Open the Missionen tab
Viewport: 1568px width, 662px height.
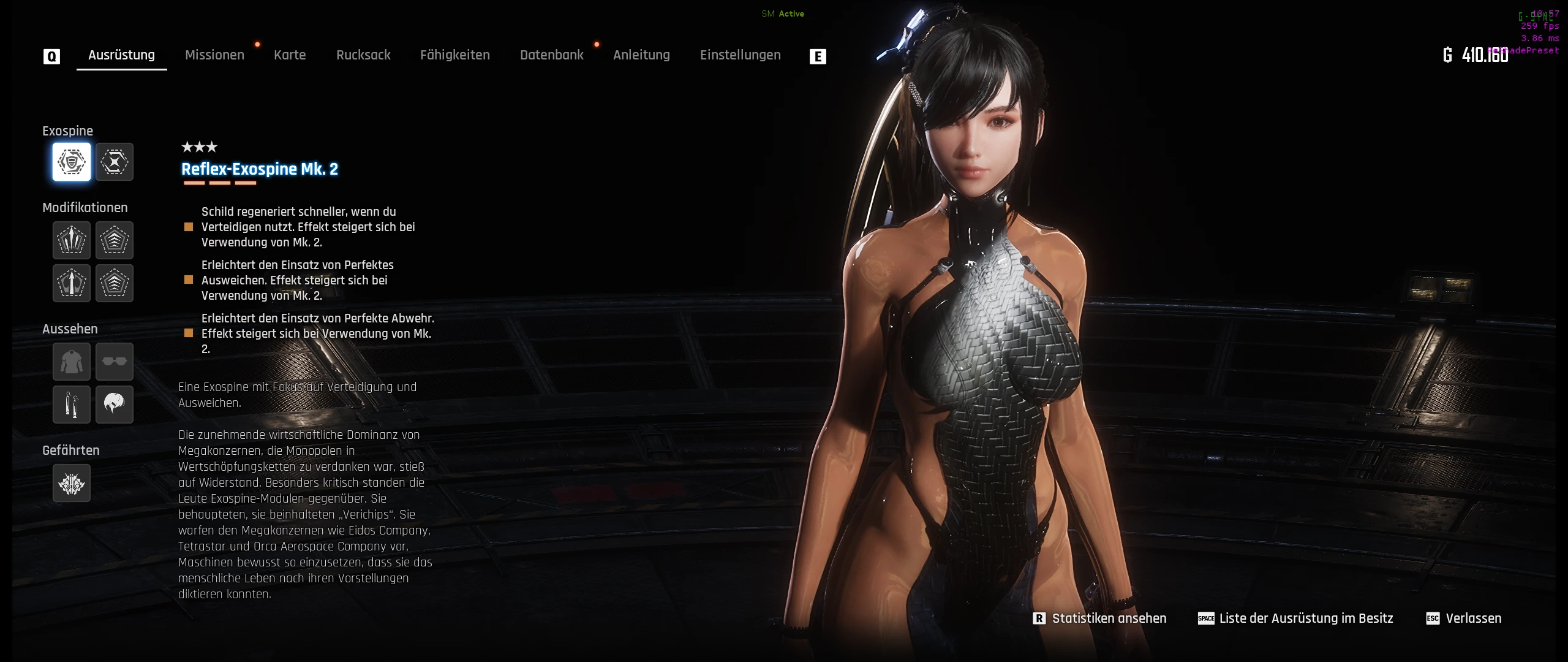(x=214, y=55)
